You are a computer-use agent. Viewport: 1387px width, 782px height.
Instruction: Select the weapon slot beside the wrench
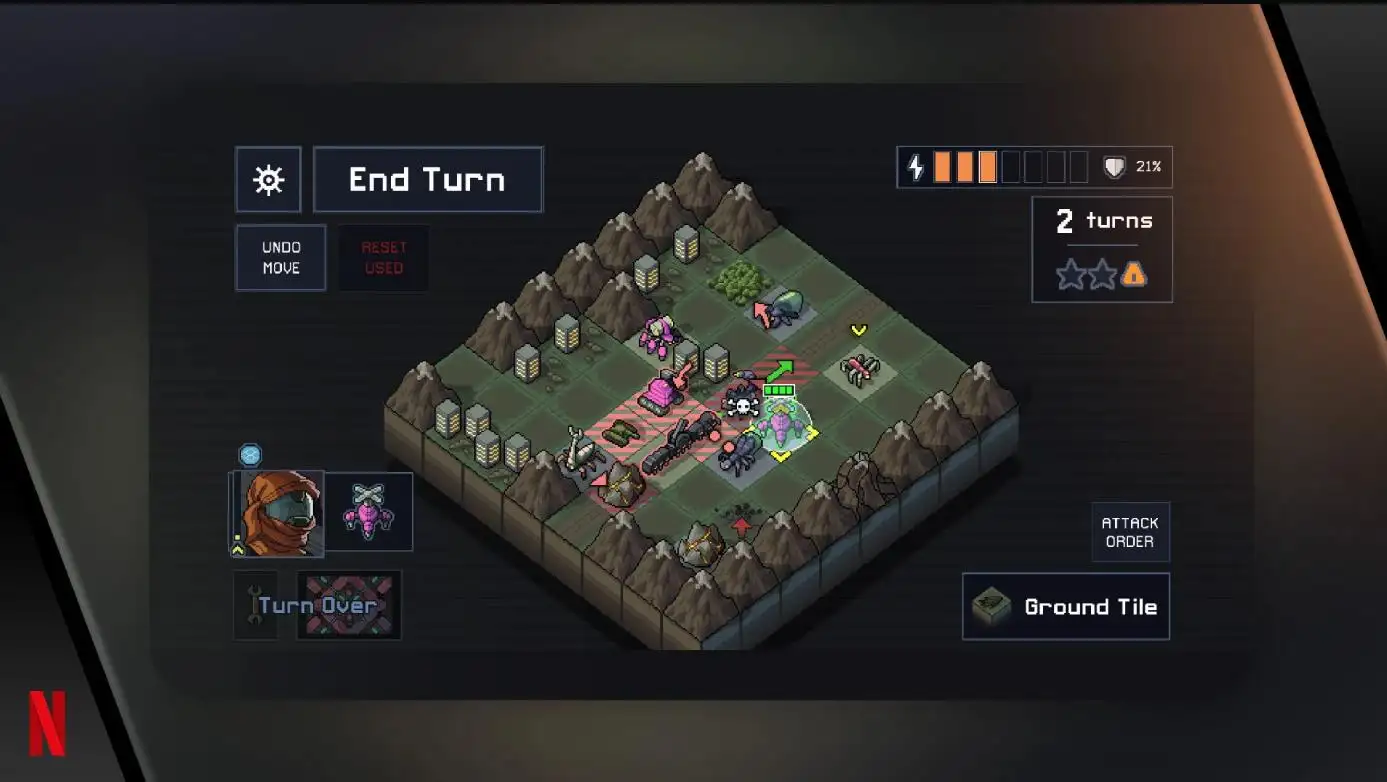(x=349, y=605)
